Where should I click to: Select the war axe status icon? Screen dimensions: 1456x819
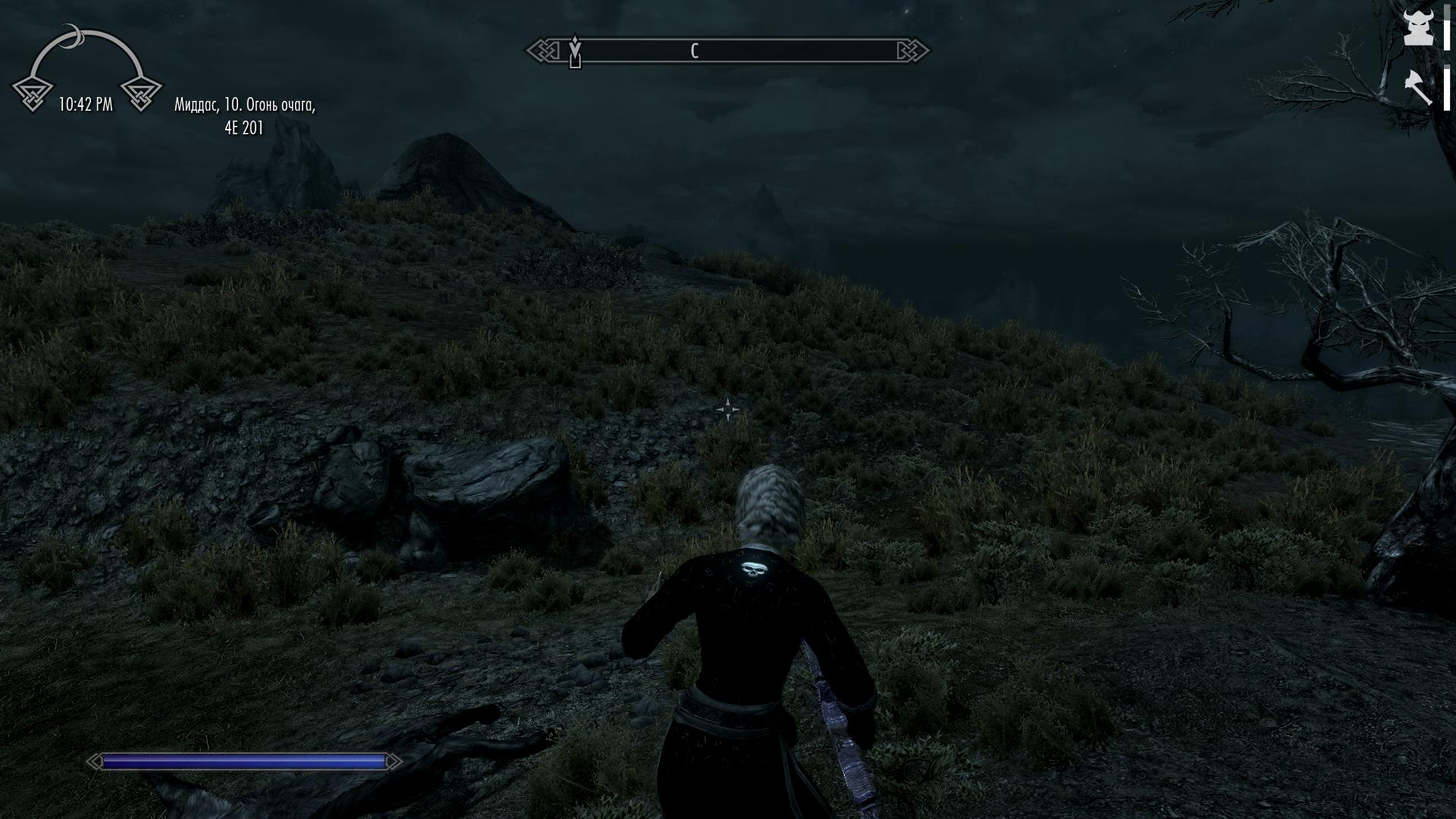1417,87
